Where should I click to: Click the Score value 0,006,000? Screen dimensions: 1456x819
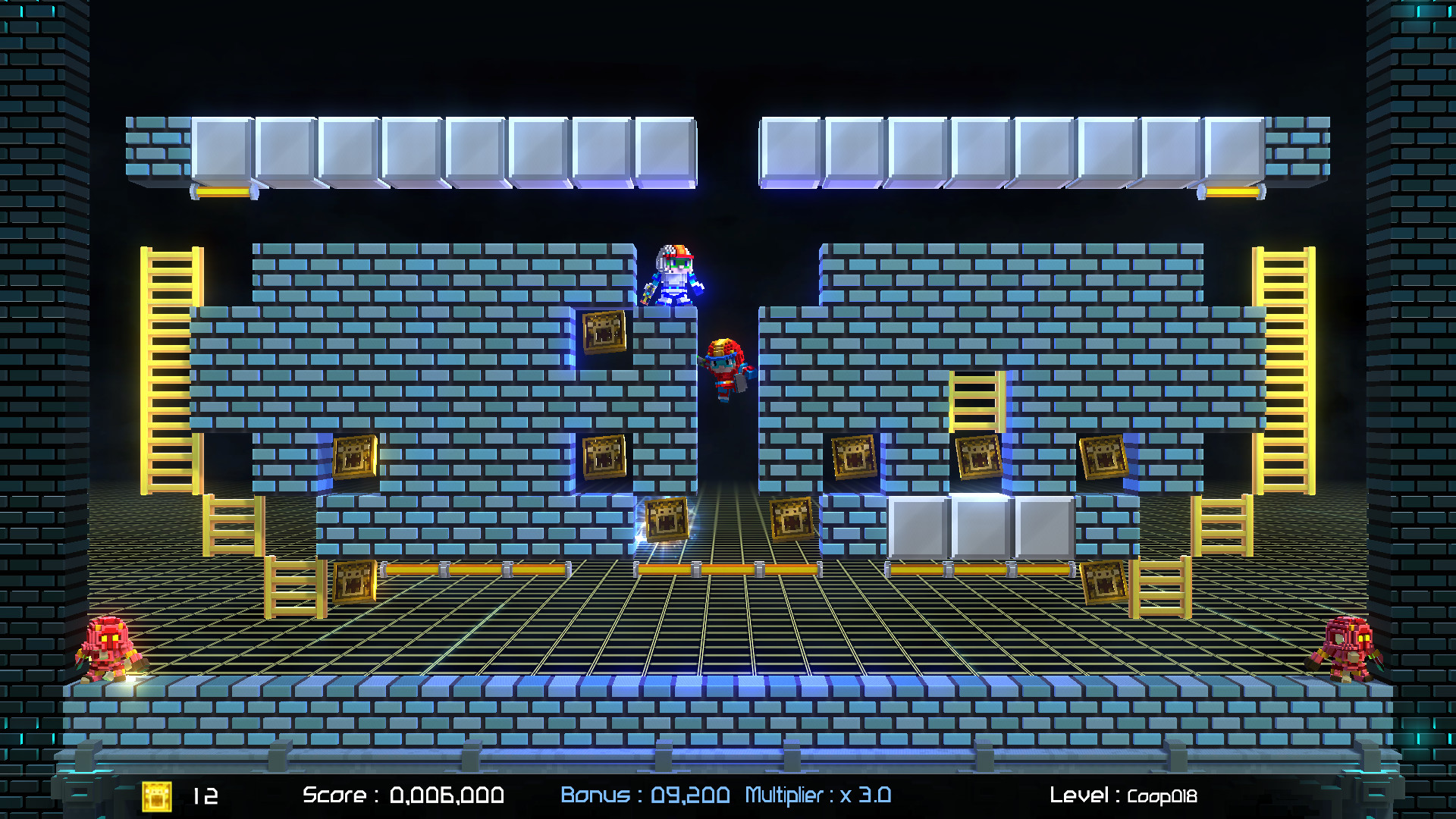448,797
